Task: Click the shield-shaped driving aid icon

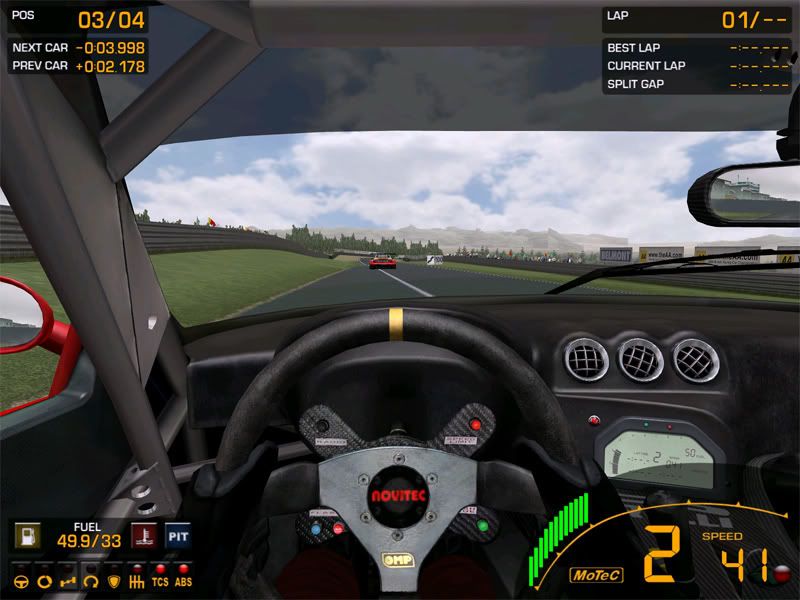Action: pos(113,580)
